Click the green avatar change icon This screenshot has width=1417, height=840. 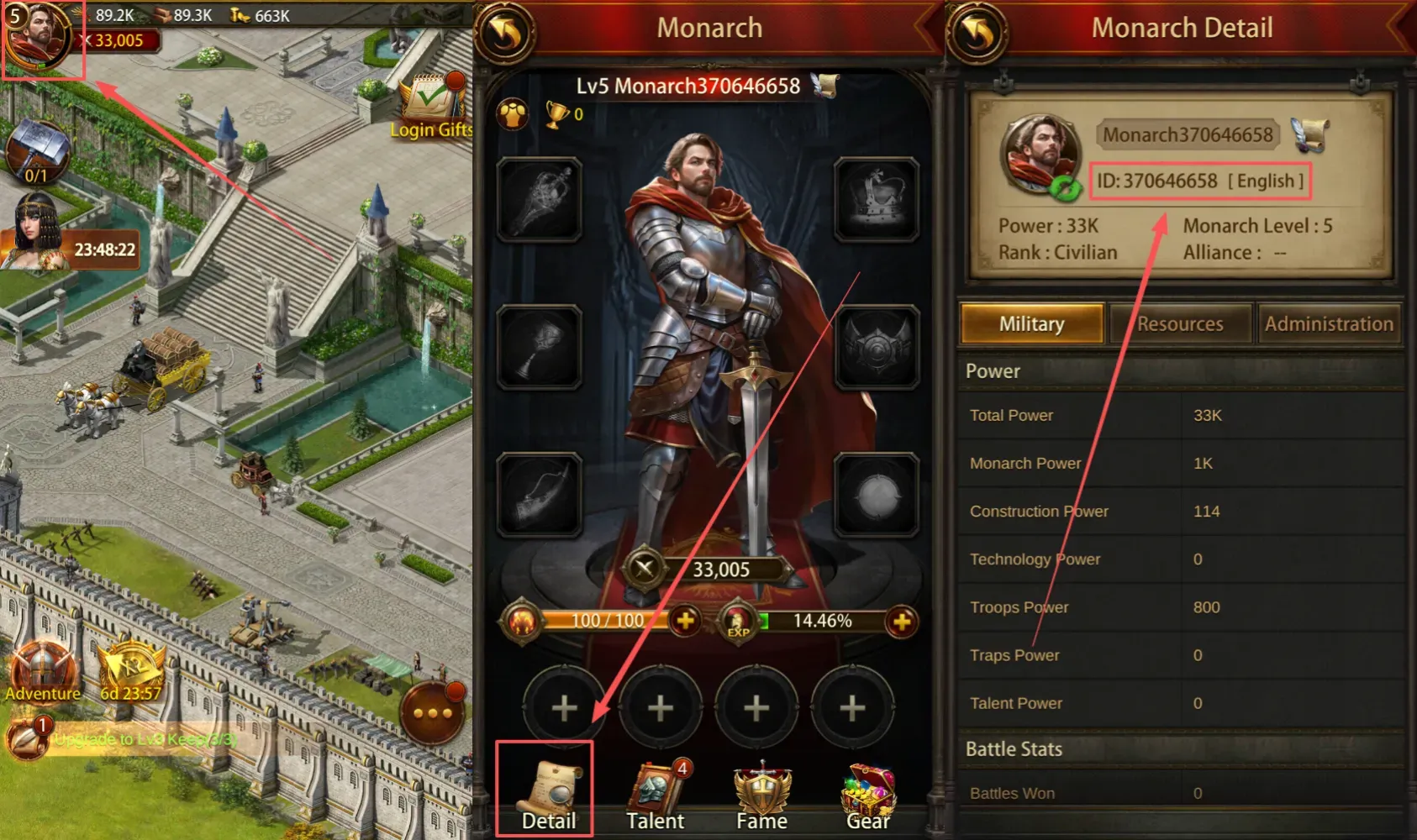(1066, 188)
